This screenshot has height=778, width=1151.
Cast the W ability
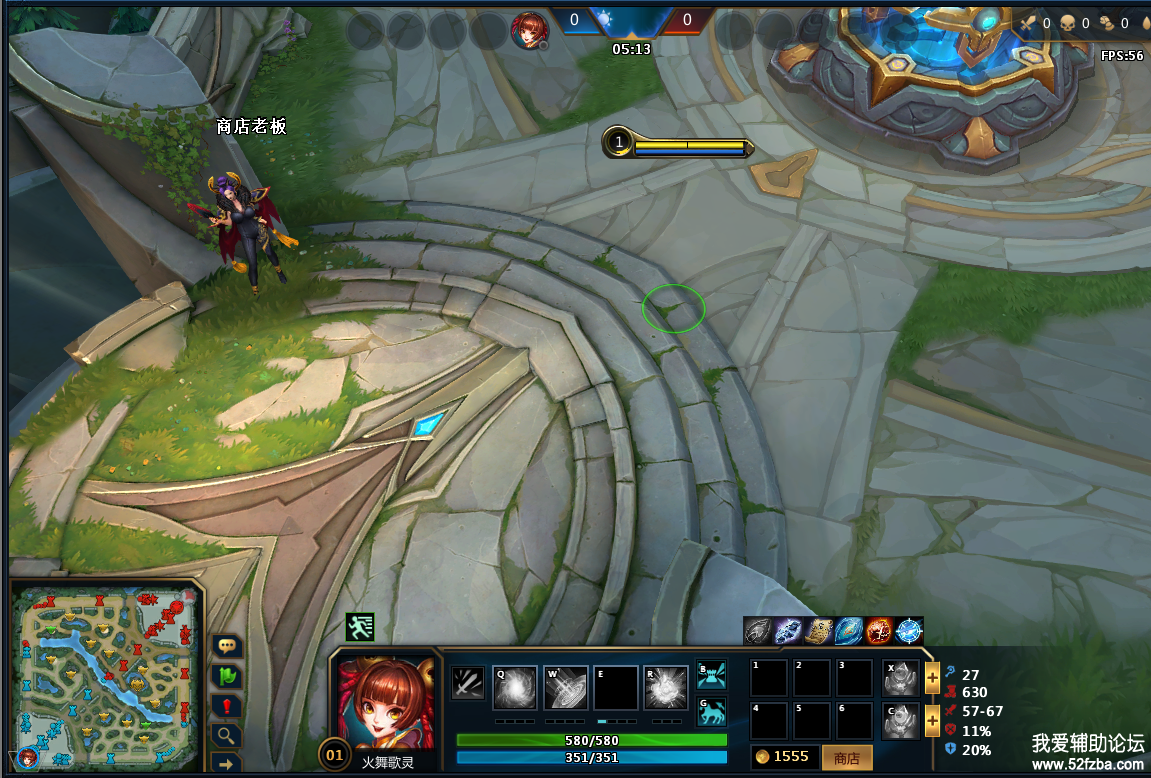[565, 688]
